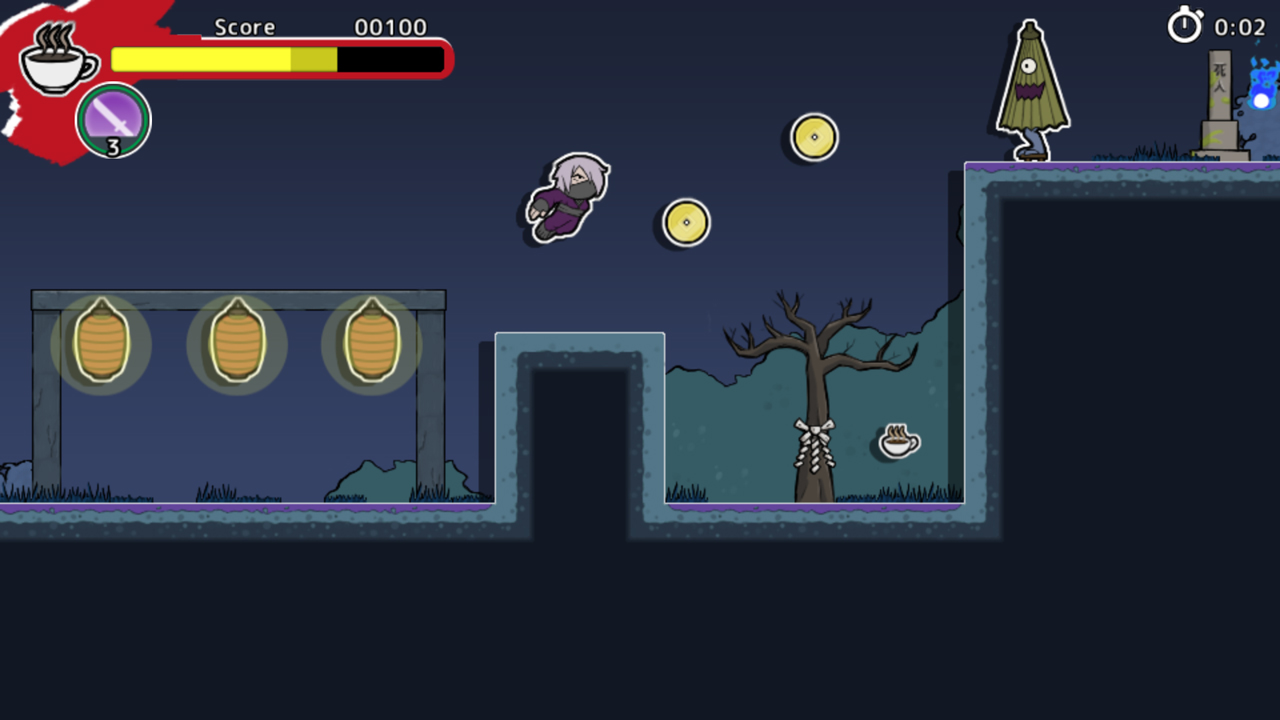Click the ninja player character

point(565,197)
